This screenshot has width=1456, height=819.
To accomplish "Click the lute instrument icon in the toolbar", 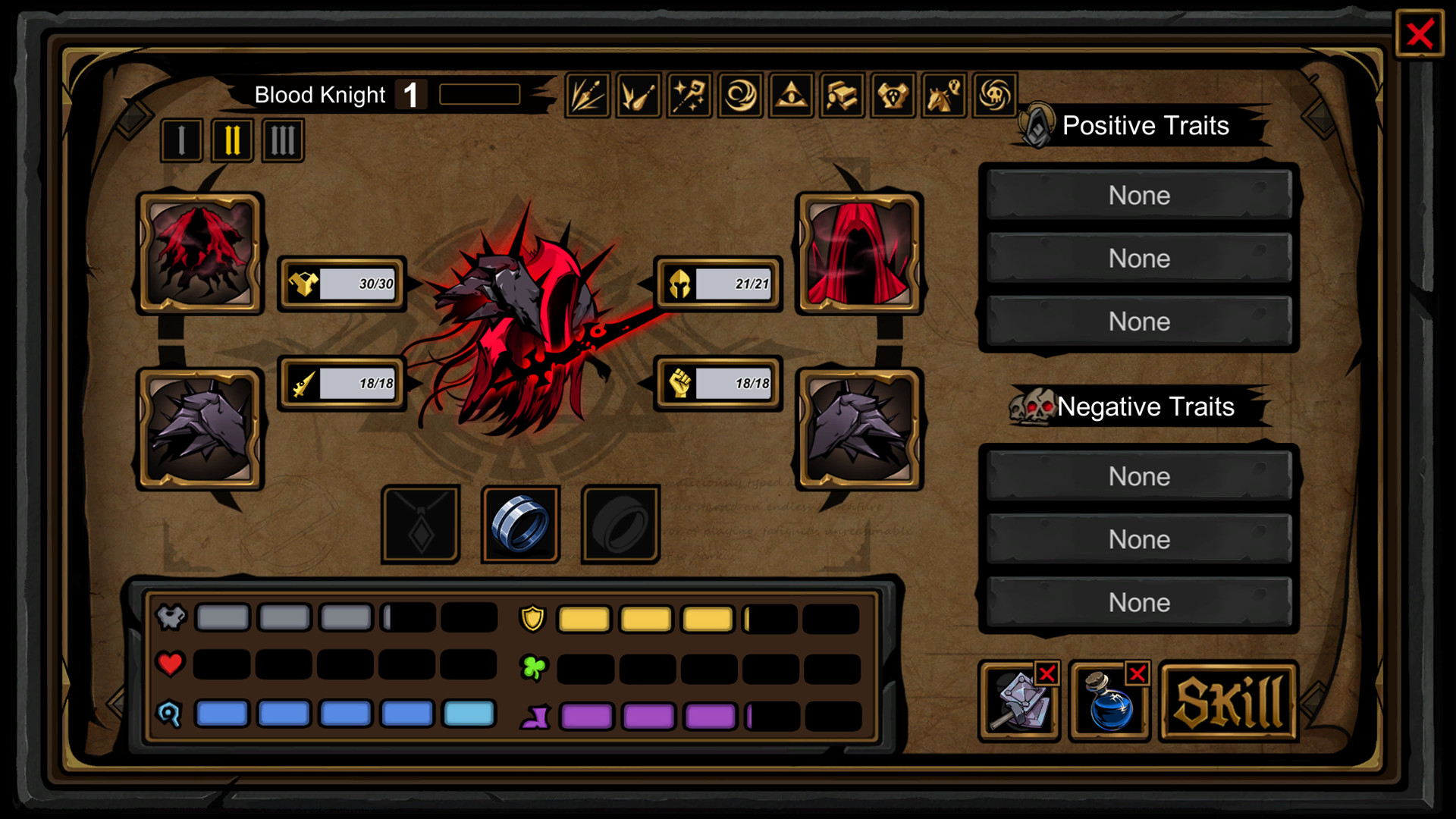I will click(x=639, y=95).
